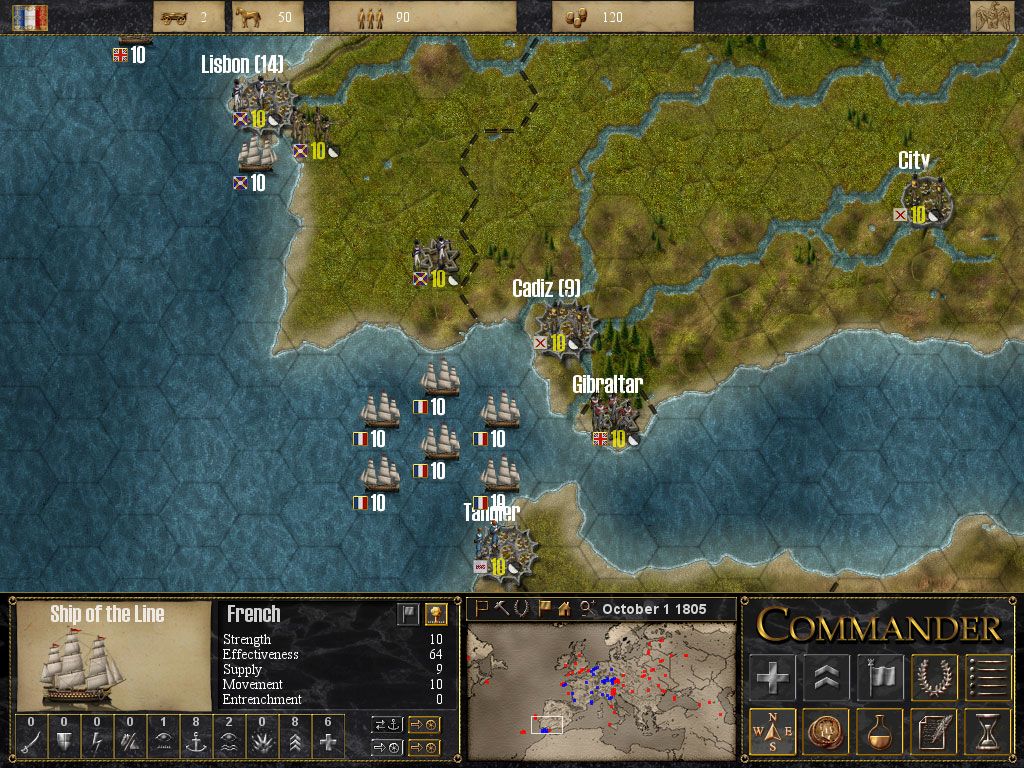Screen dimensions: 1024x768
Task: Click the swap-anchor unit action button
Action: [x=387, y=724]
